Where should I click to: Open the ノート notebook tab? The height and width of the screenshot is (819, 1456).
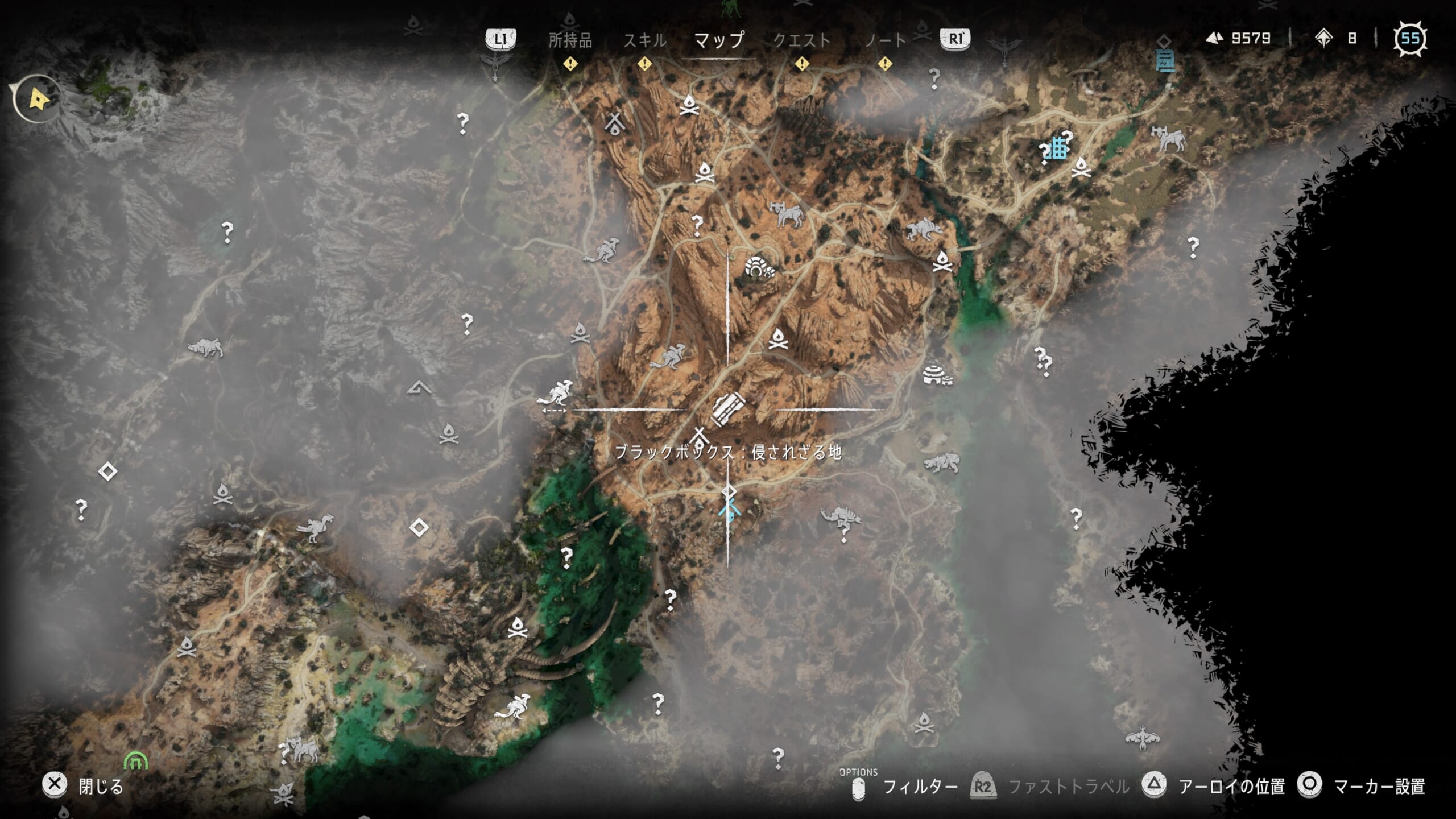coord(885,40)
